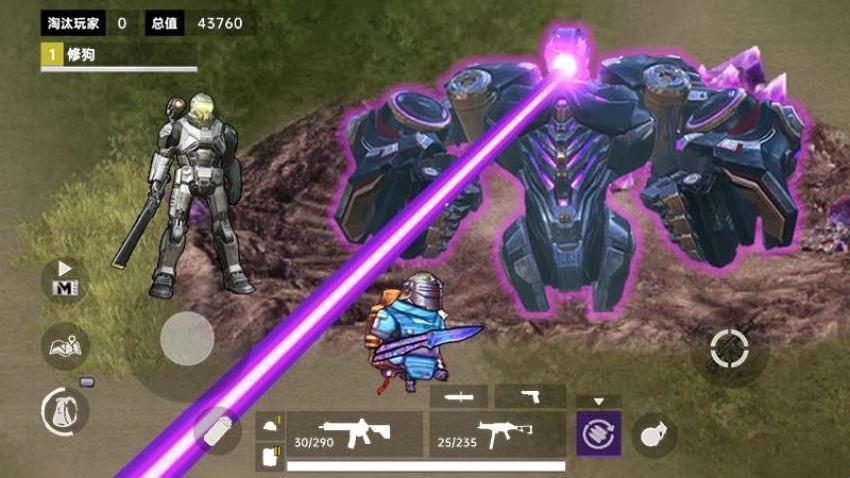The width and height of the screenshot is (850, 478).
Task: Tap the crosshair fire button
Action: click(729, 349)
